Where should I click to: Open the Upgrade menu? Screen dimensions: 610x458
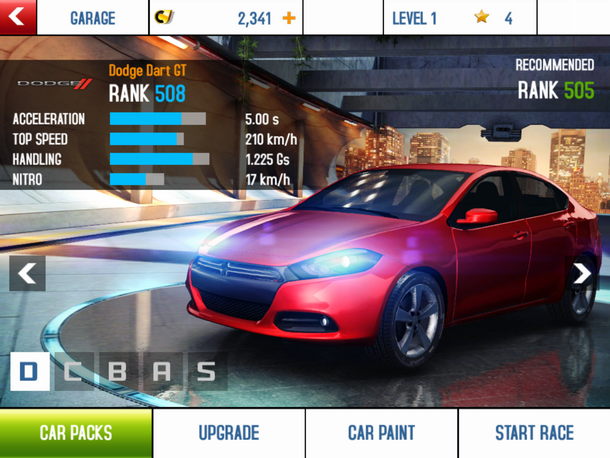click(x=229, y=433)
